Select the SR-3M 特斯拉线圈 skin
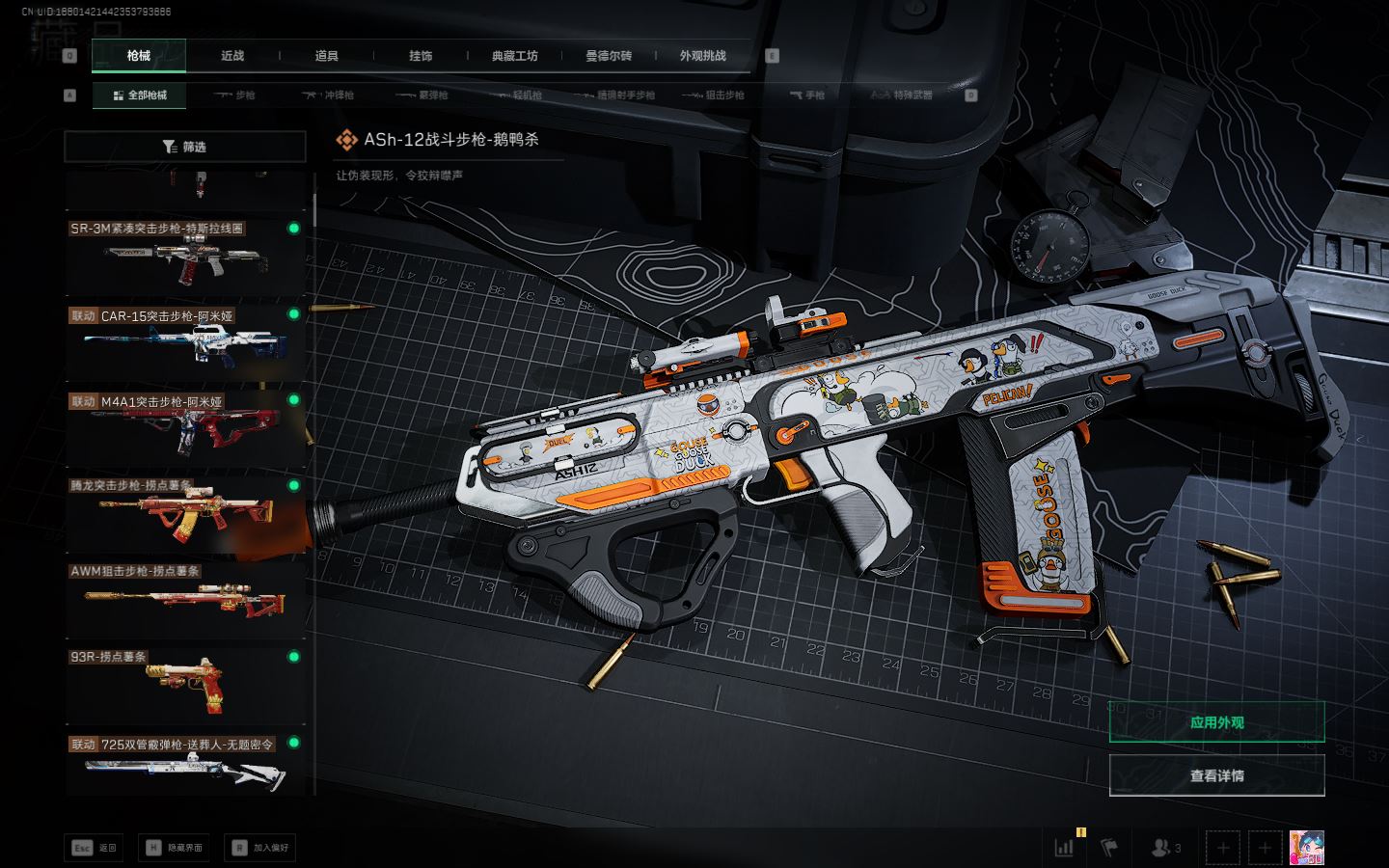This screenshot has height=868, width=1389. [183, 257]
